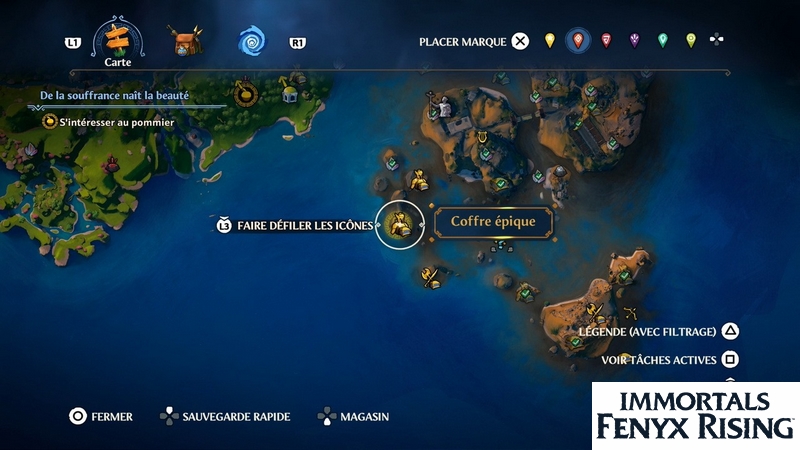Select the quest objective marker on green island
Screen dimensions: 800x450
point(245,93)
